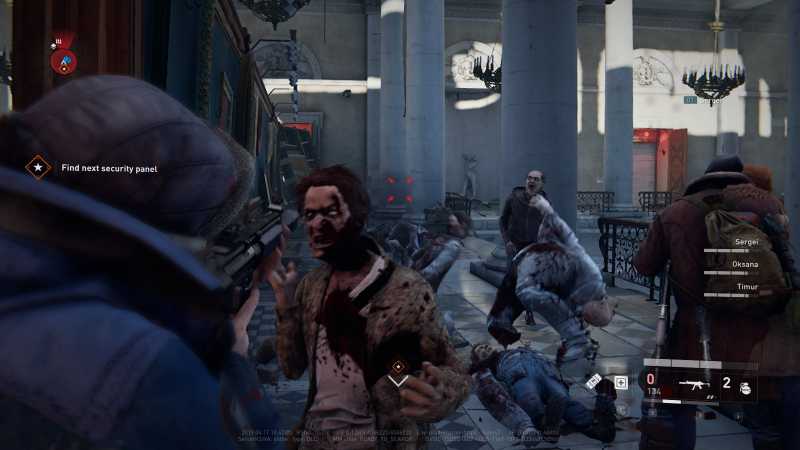Use the medkit icon with the cross
Screen dimensions: 800x450
[x=620, y=382]
